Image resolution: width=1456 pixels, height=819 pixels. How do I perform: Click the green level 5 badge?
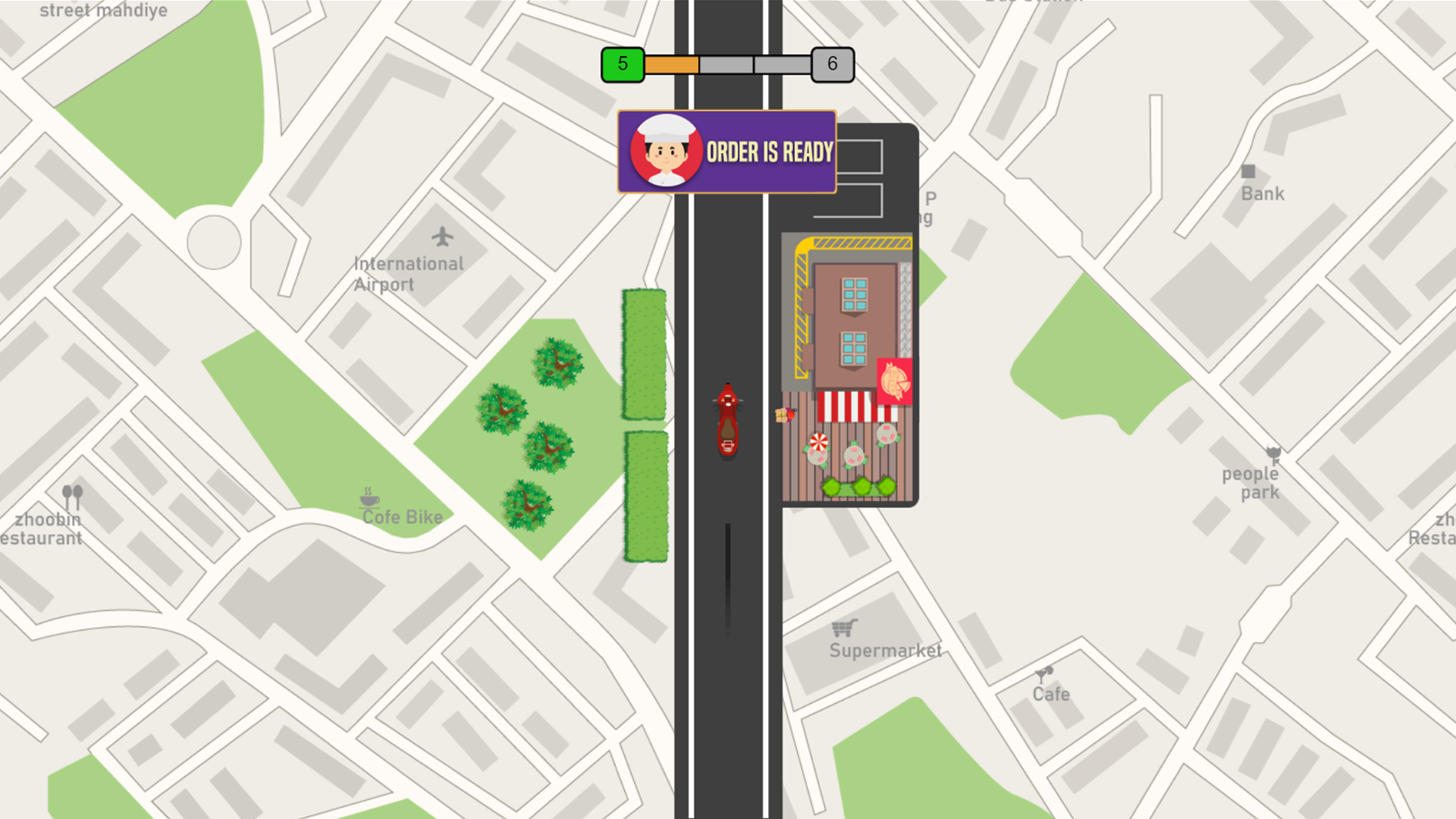click(622, 64)
